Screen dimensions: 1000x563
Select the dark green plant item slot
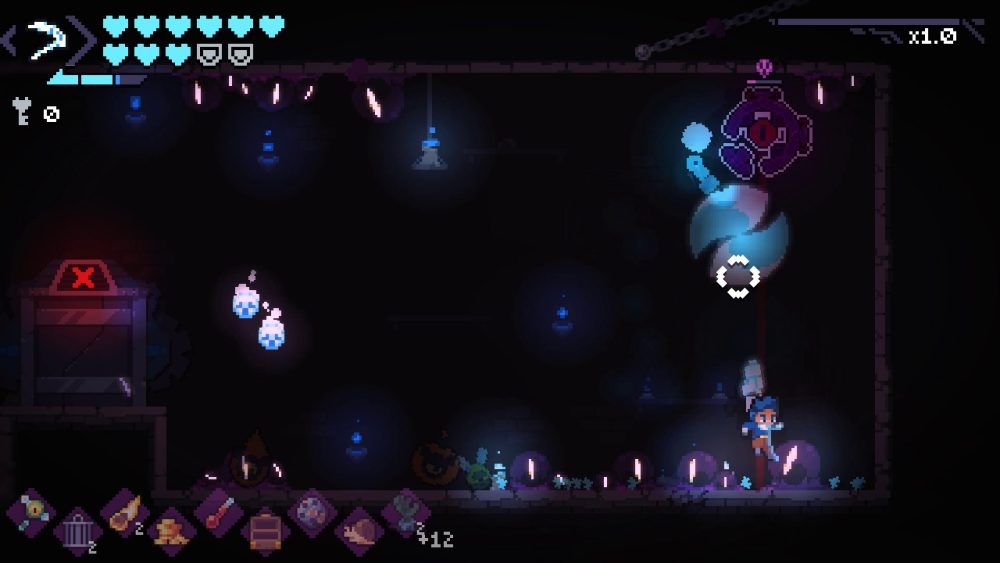click(406, 512)
